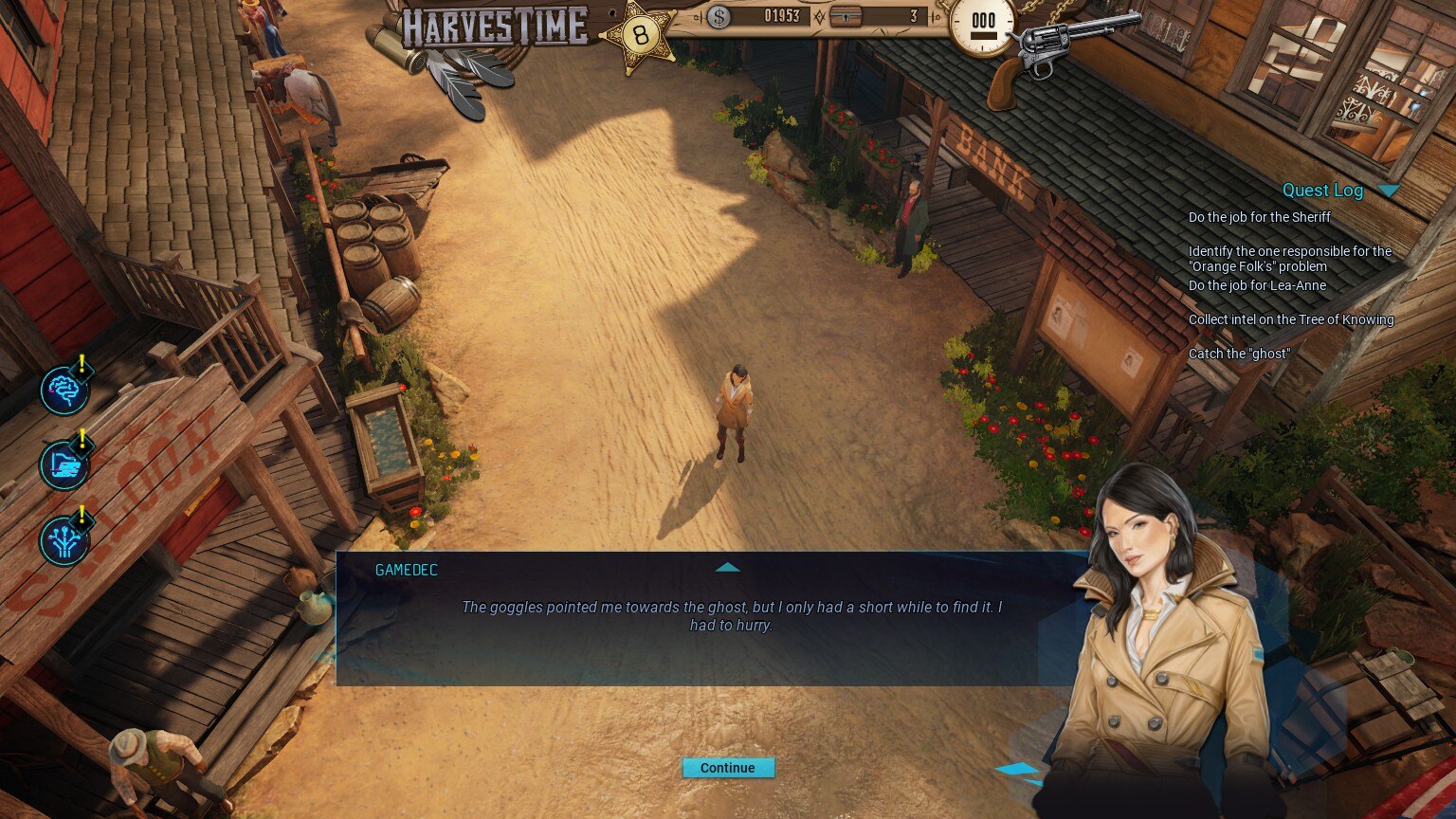Click the Continue button

[728, 768]
